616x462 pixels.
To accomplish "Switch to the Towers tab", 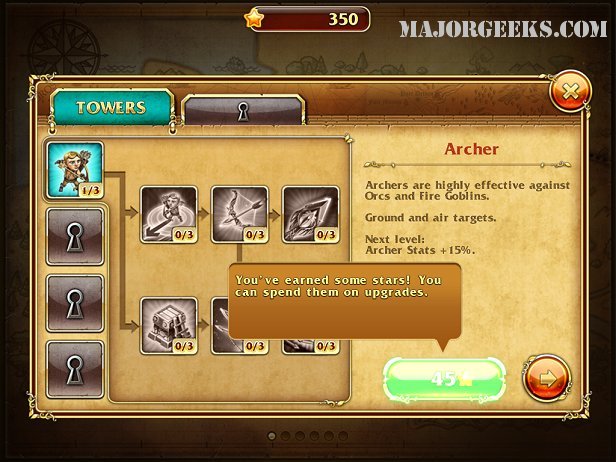I will coord(112,108).
